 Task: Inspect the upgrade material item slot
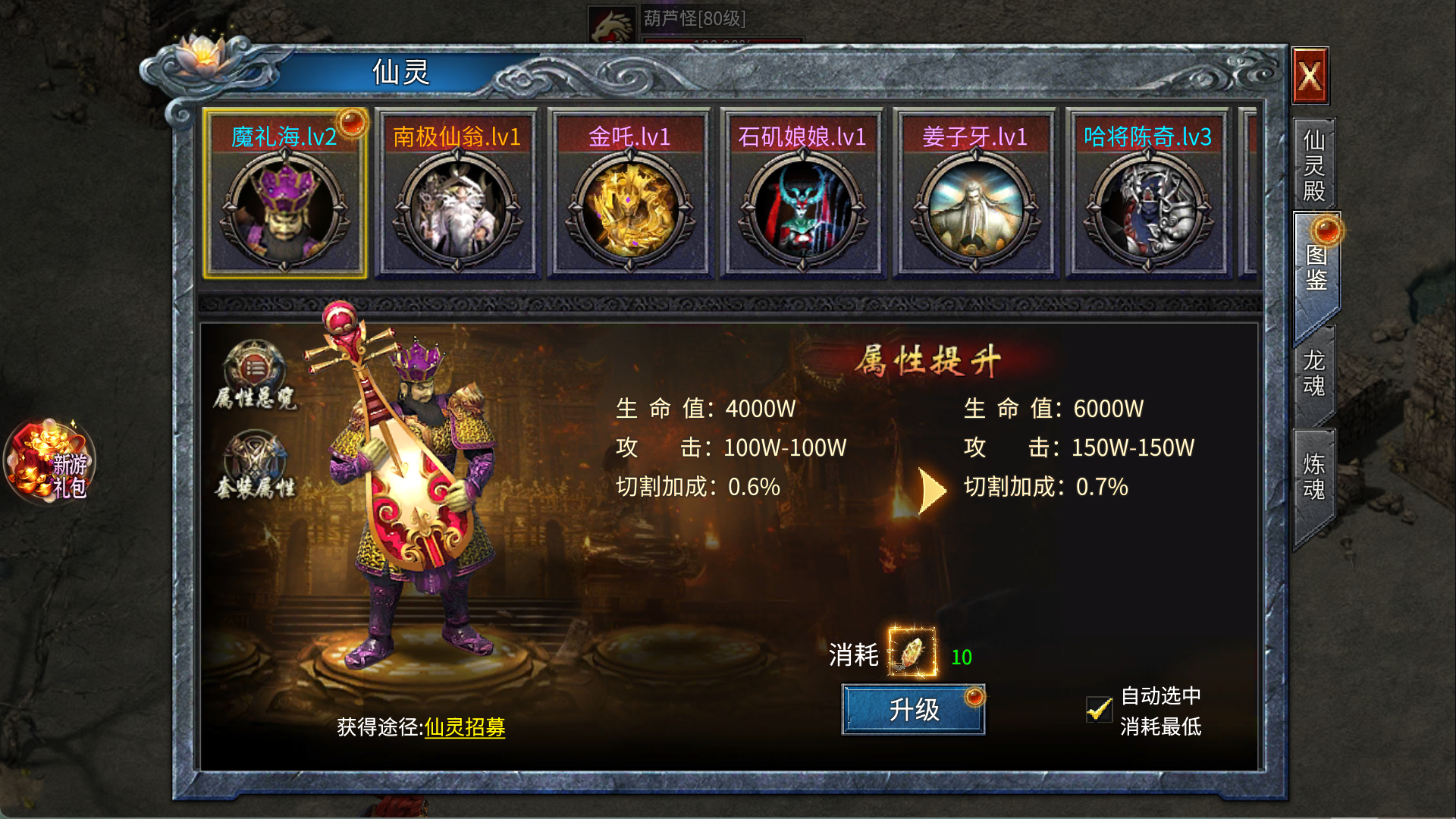912,652
